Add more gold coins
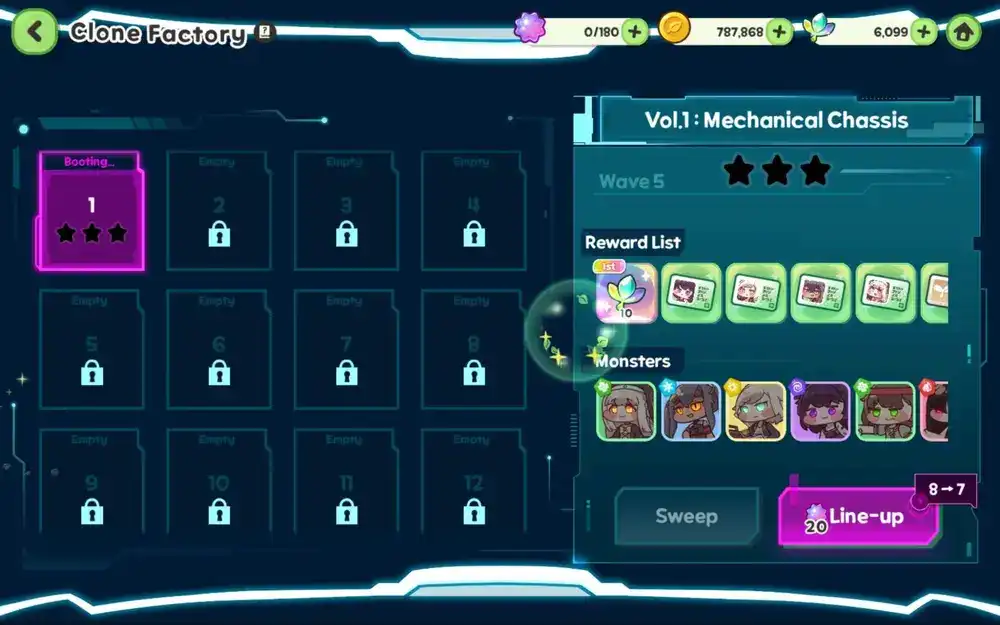The width and height of the screenshot is (1000, 625). tap(779, 32)
